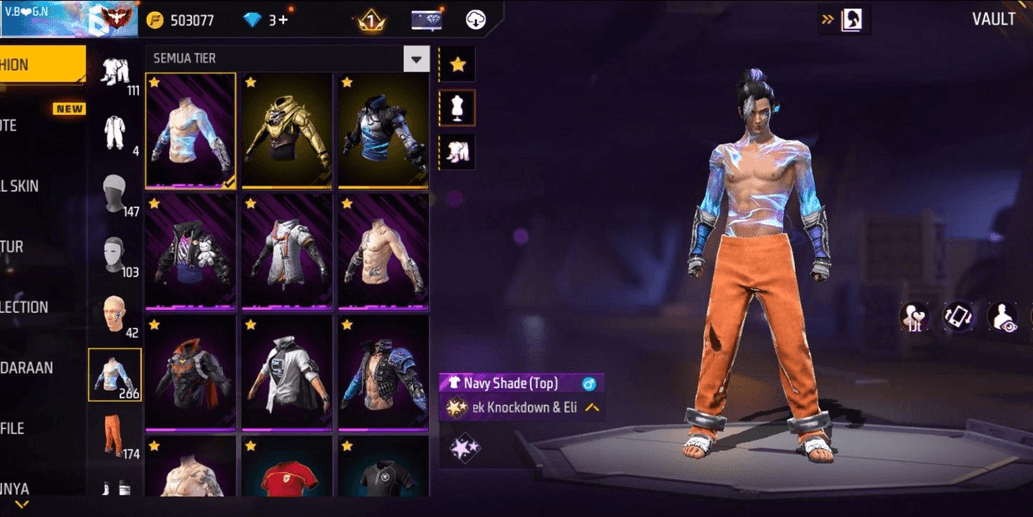Switch to the L SKIN tab
Image resolution: width=1033 pixels, height=517 pixels.
click(x=25, y=186)
